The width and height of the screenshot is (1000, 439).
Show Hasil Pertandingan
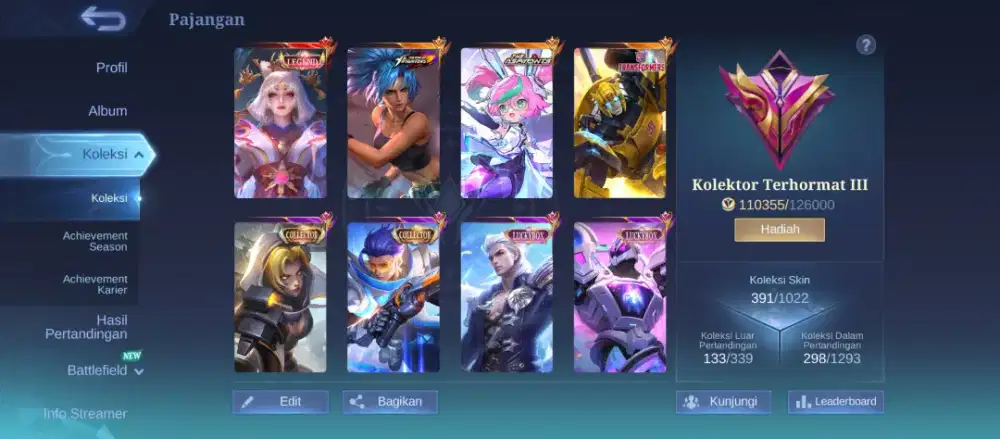[x=86, y=327]
